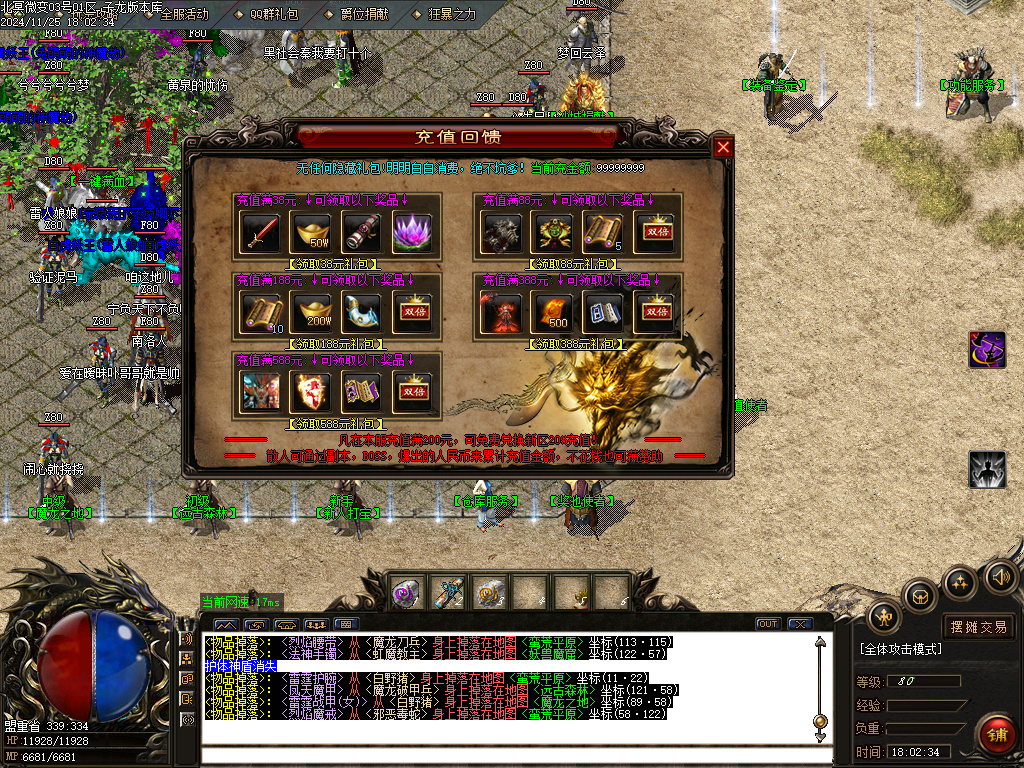Close the 充值回馈 recharge window
The image size is (1024, 768).
point(723,148)
